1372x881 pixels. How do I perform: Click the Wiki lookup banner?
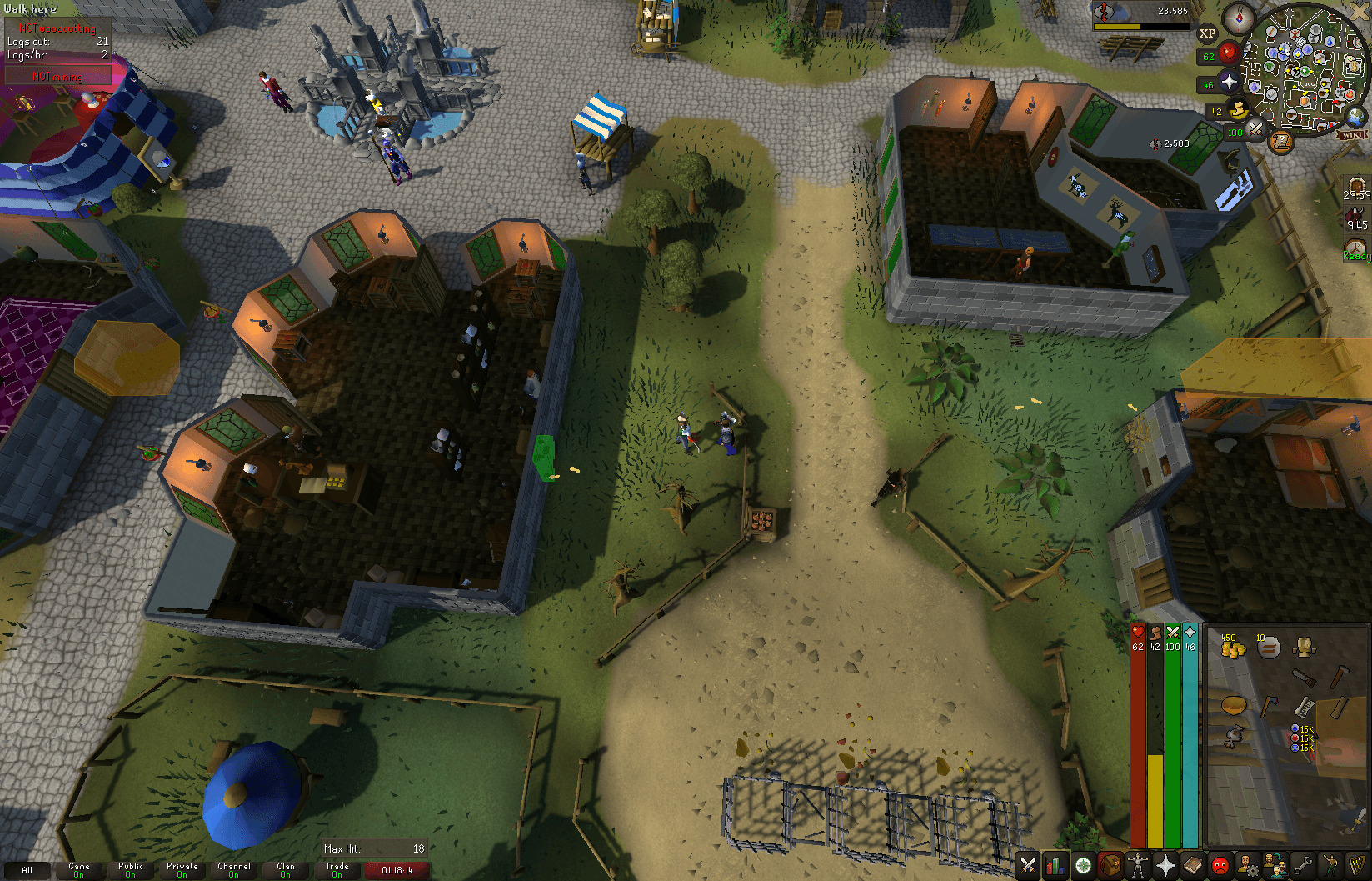click(x=1353, y=135)
